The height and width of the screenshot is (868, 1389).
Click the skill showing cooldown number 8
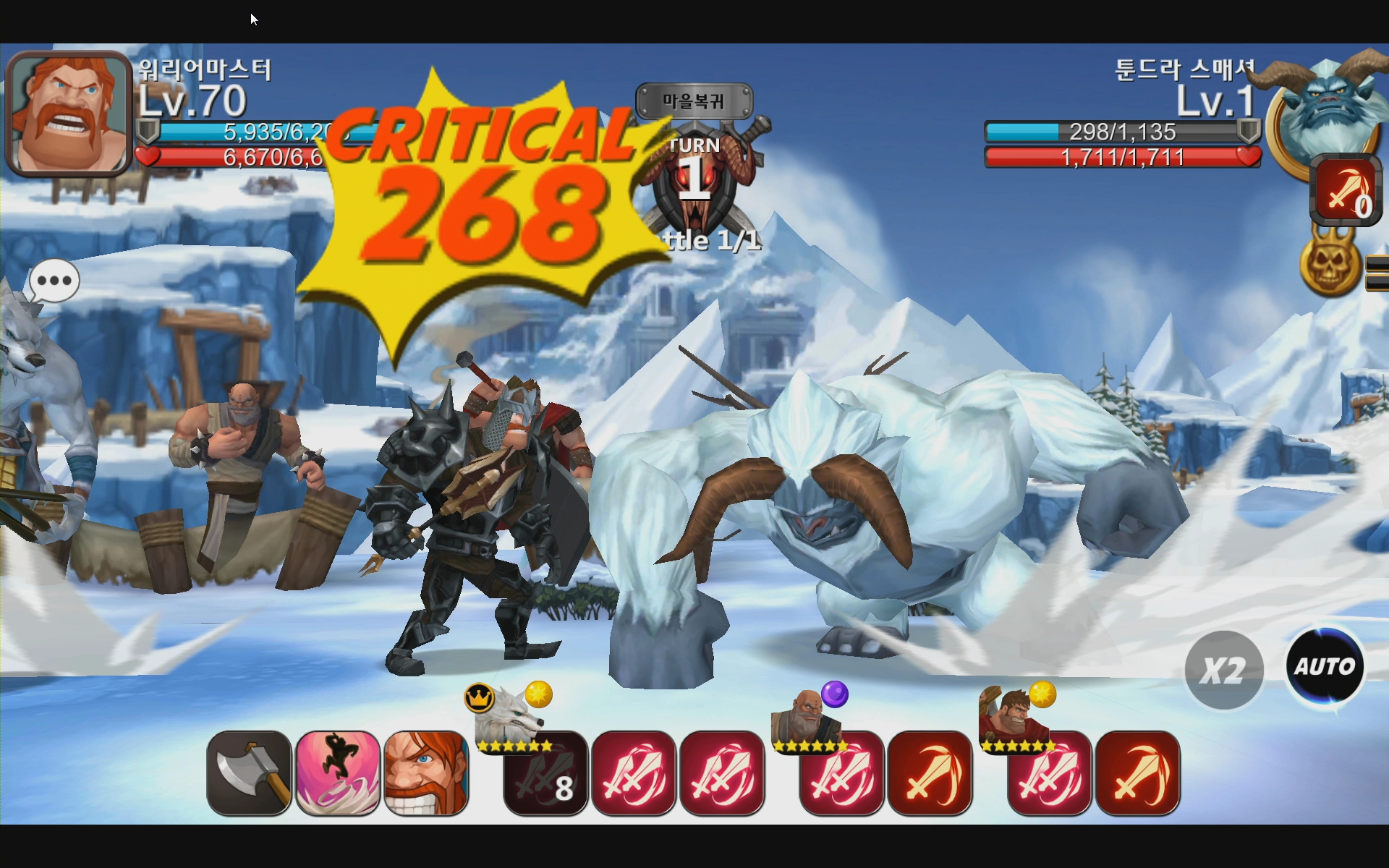[x=545, y=774]
